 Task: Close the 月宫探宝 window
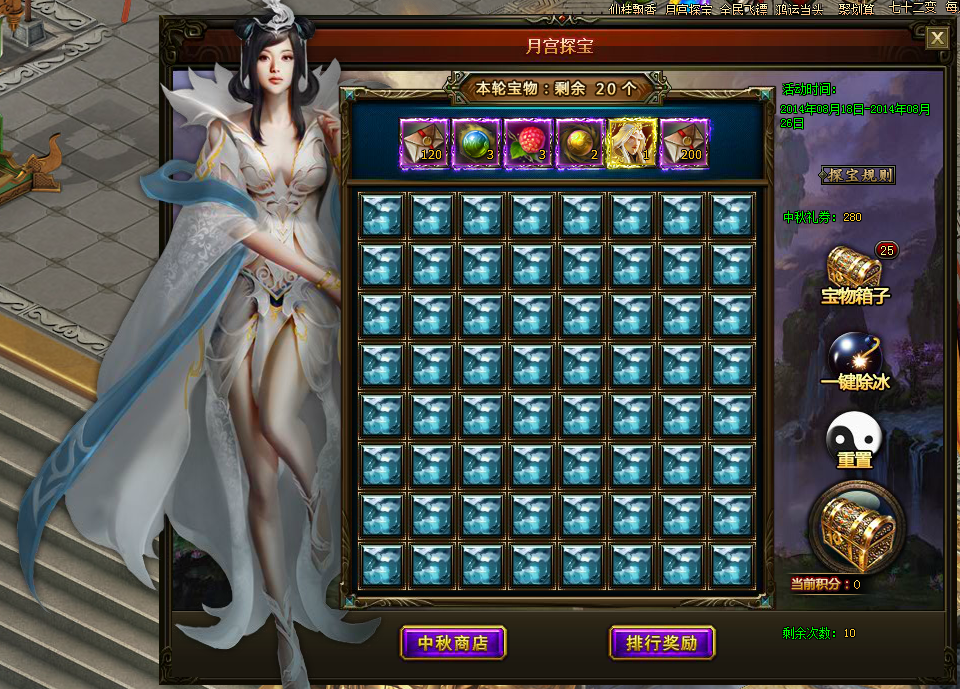tap(937, 38)
